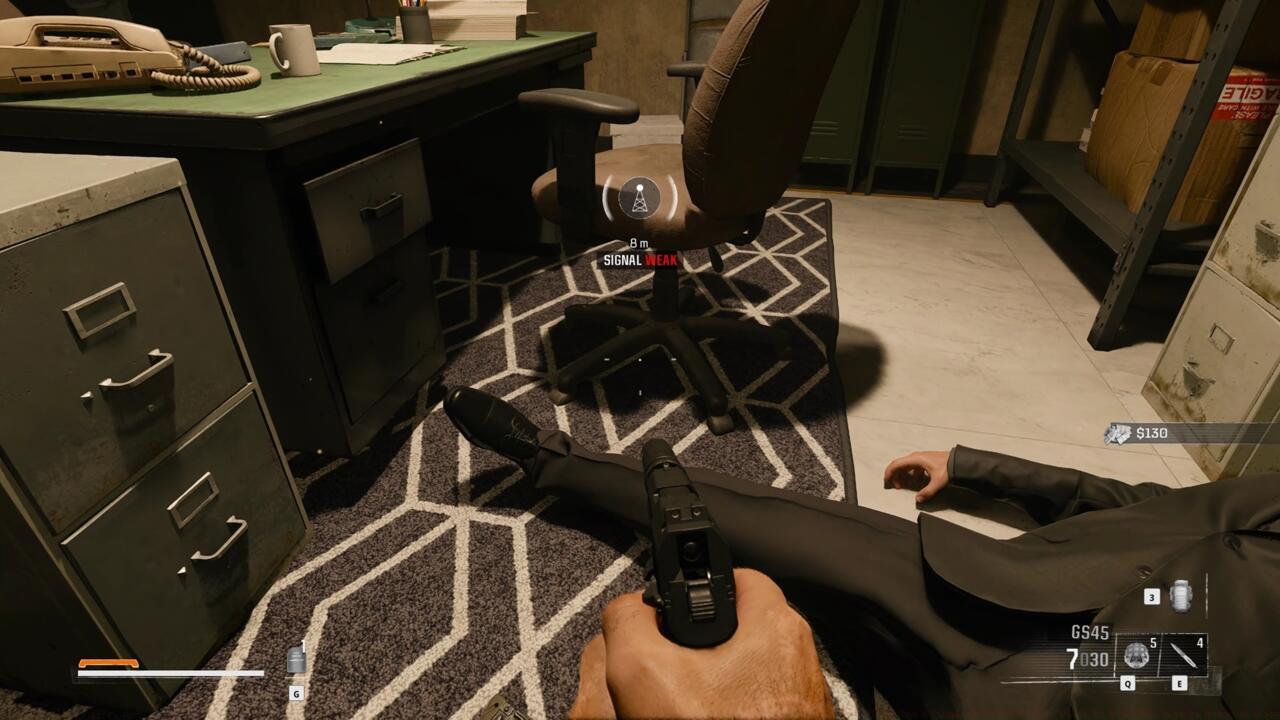1280x720 pixels.
Task: Click the orange health bar segment
Action: click(110, 660)
